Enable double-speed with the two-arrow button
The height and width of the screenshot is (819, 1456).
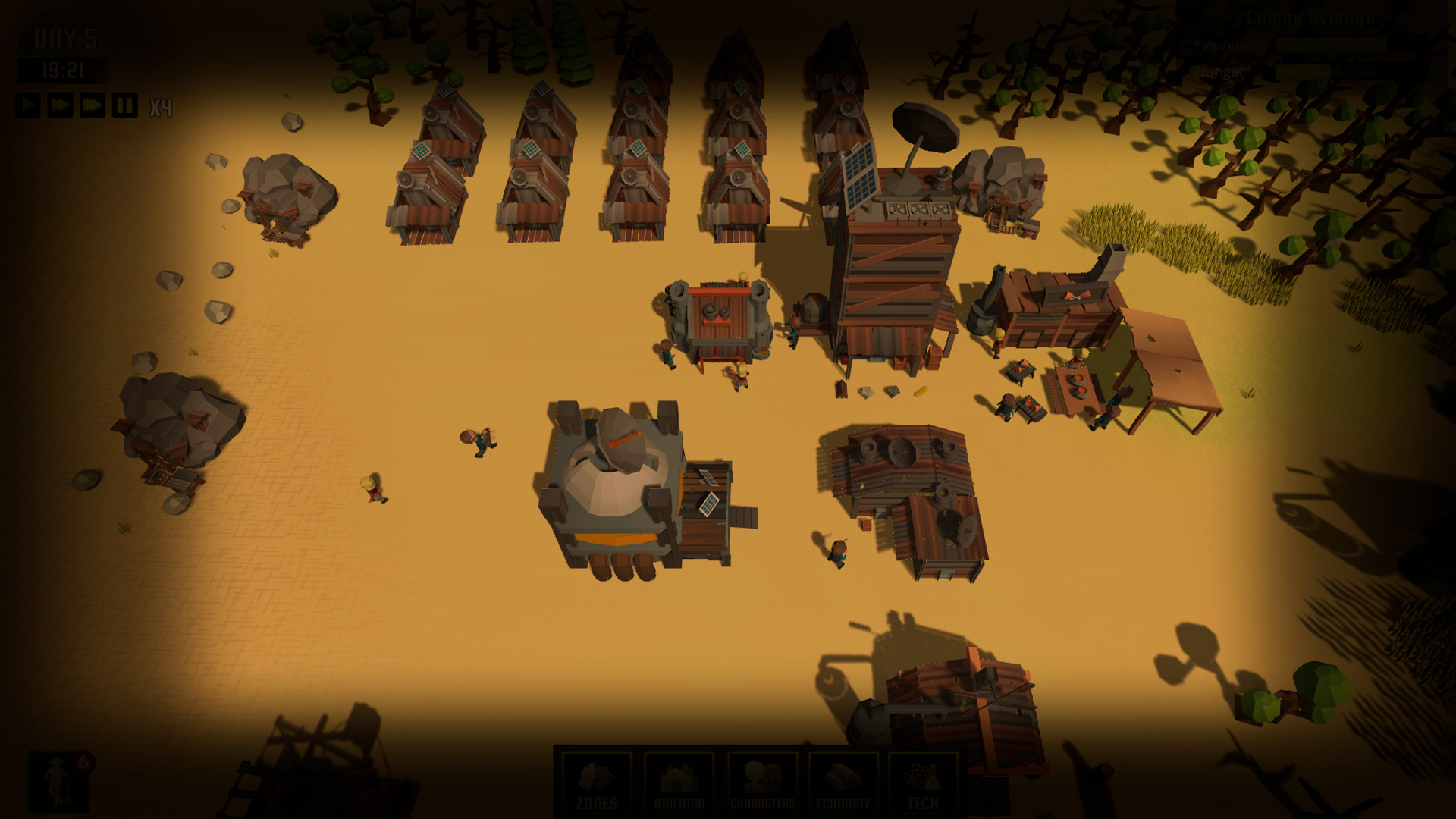[59, 105]
